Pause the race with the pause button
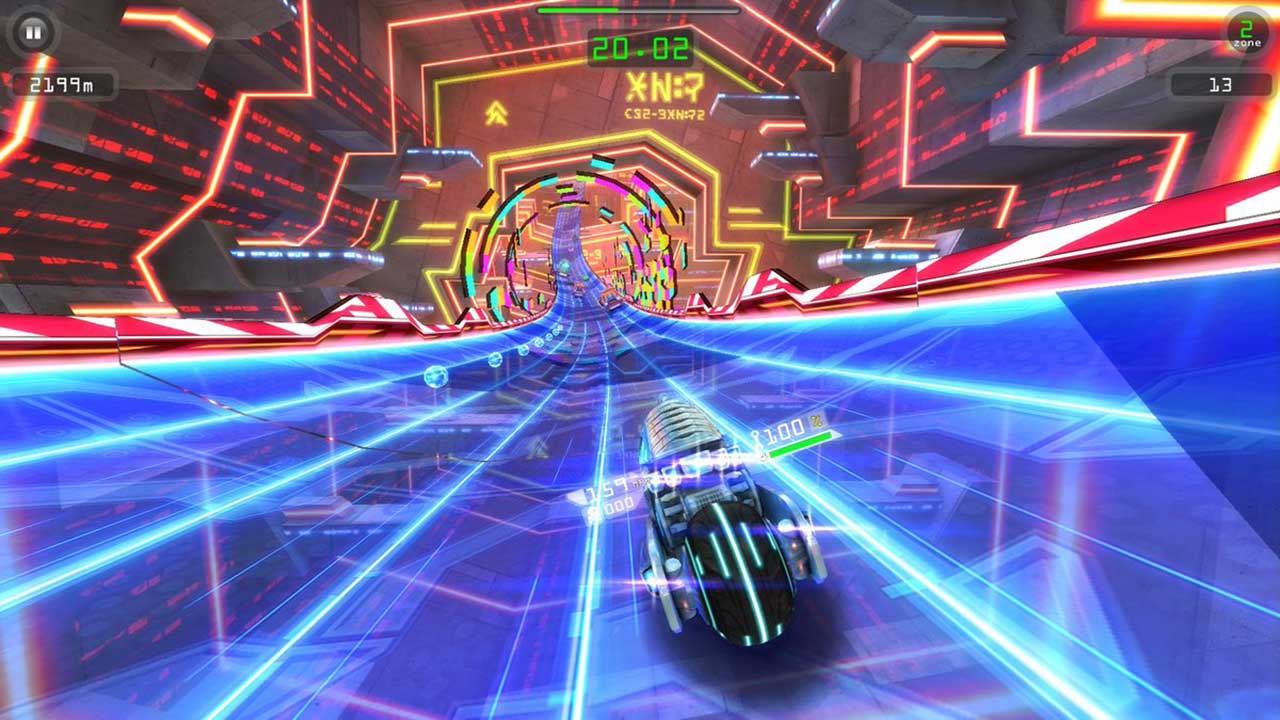 pos(33,33)
